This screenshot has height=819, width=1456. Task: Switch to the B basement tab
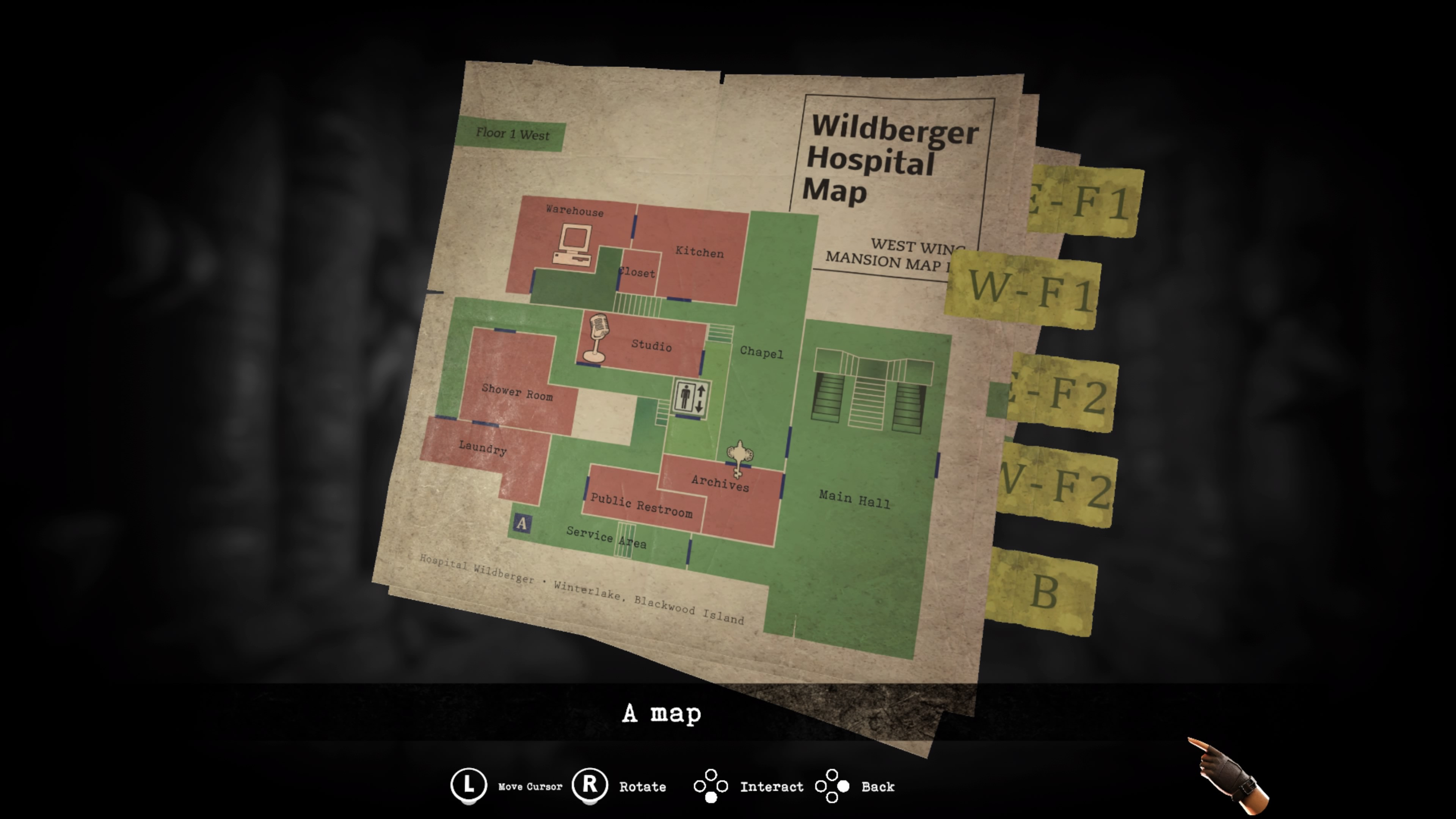click(1043, 591)
